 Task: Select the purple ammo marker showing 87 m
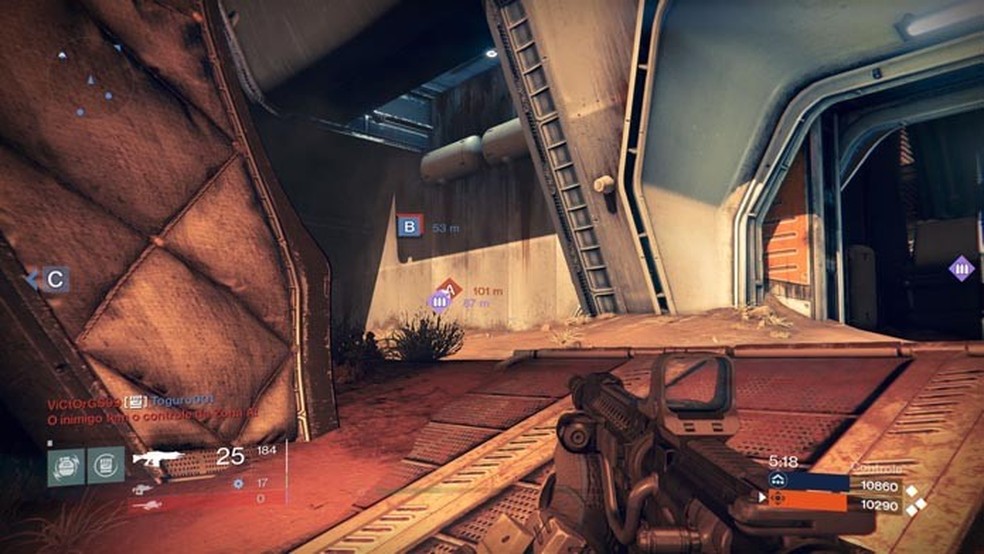click(438, 300)
